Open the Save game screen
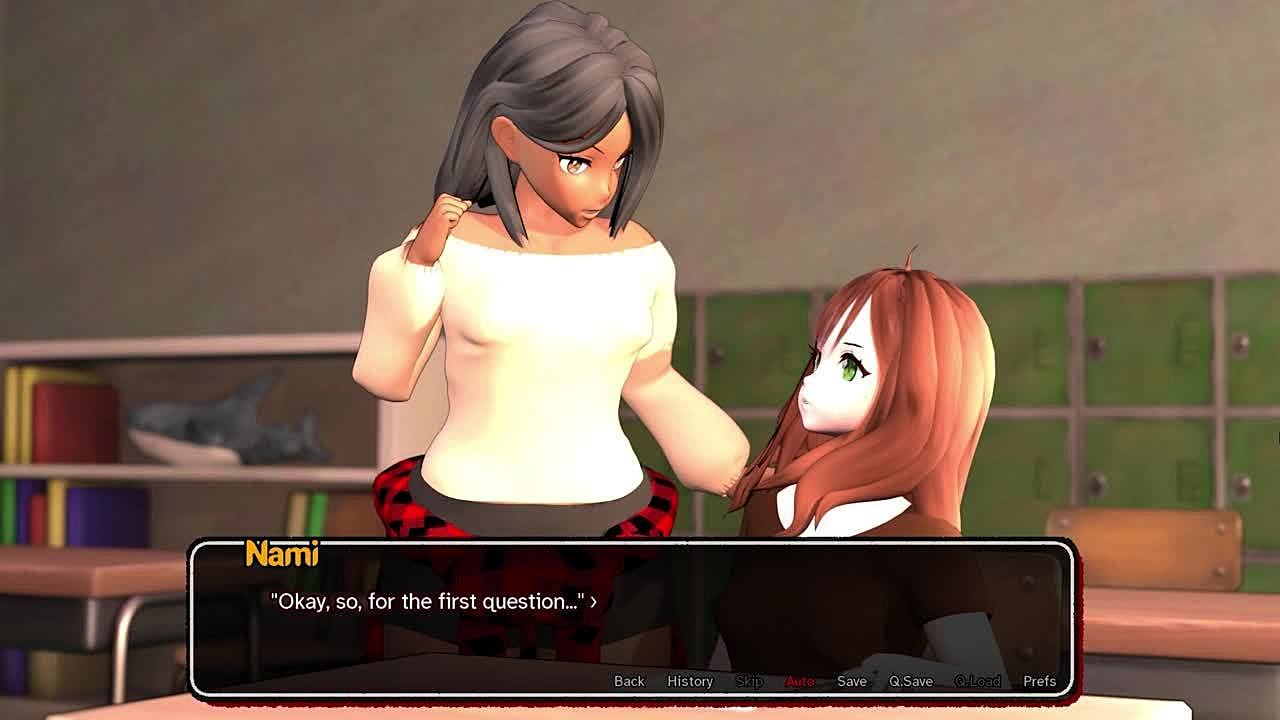This screenshot has width=1280, height=720. (852, 681)
